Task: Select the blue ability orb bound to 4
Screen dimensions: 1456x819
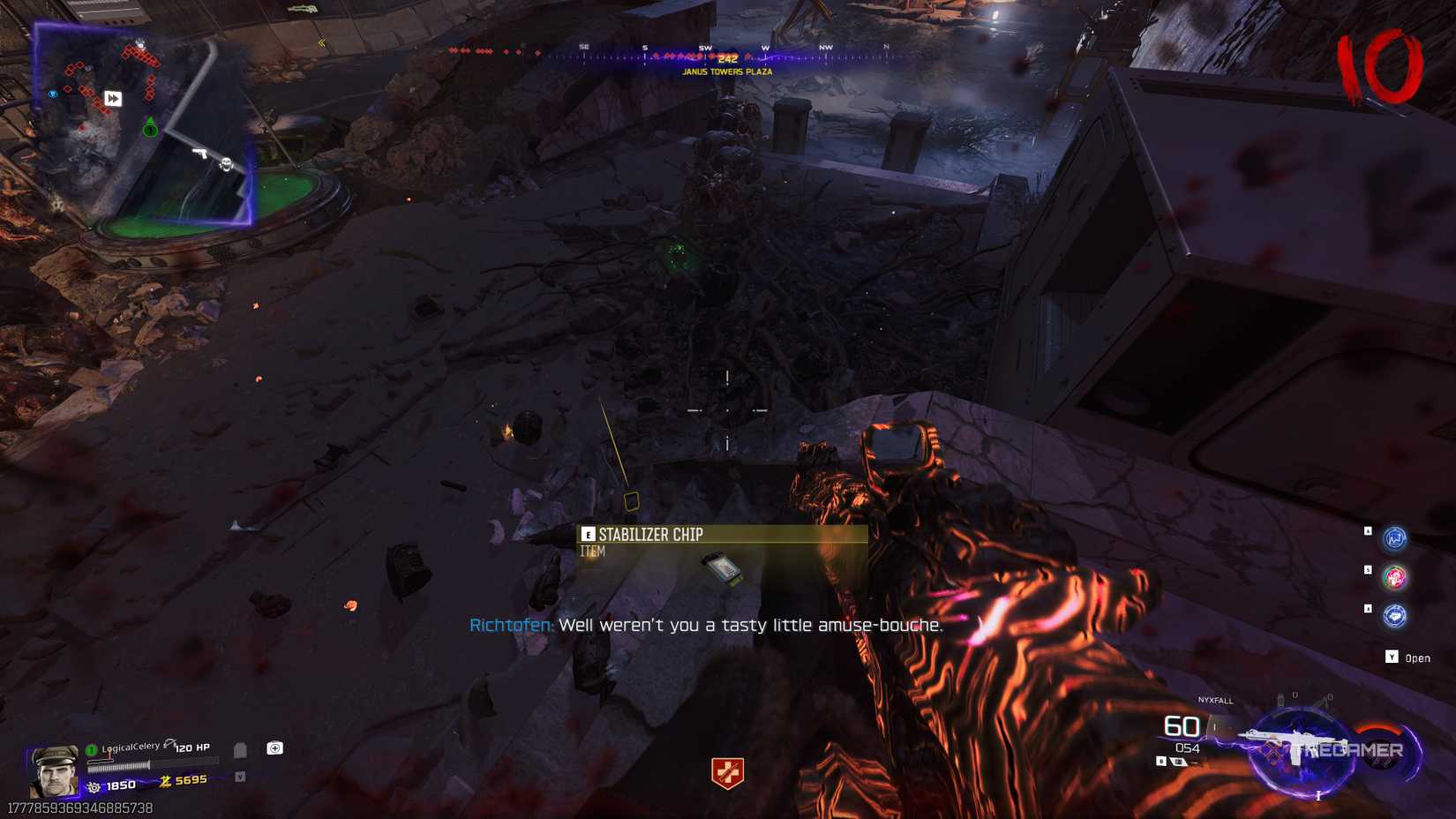Action: 1394,616
